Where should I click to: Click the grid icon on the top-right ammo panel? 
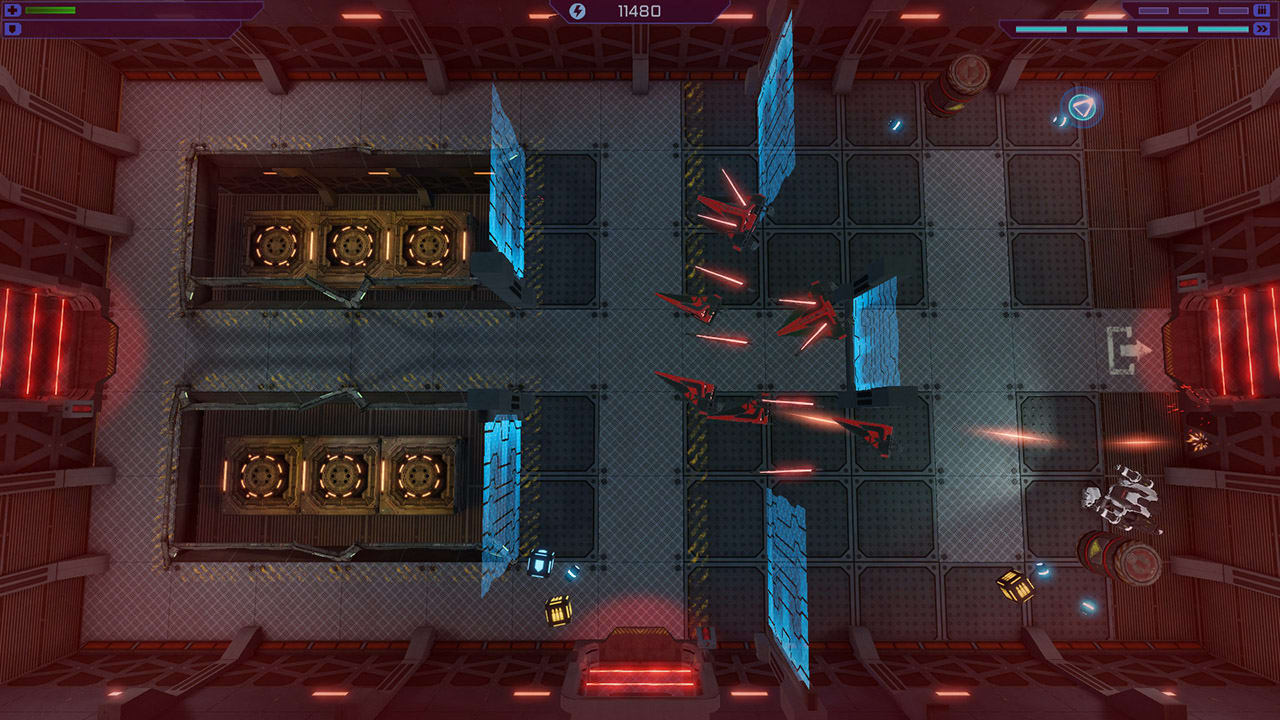click(x=1262, y=10)
